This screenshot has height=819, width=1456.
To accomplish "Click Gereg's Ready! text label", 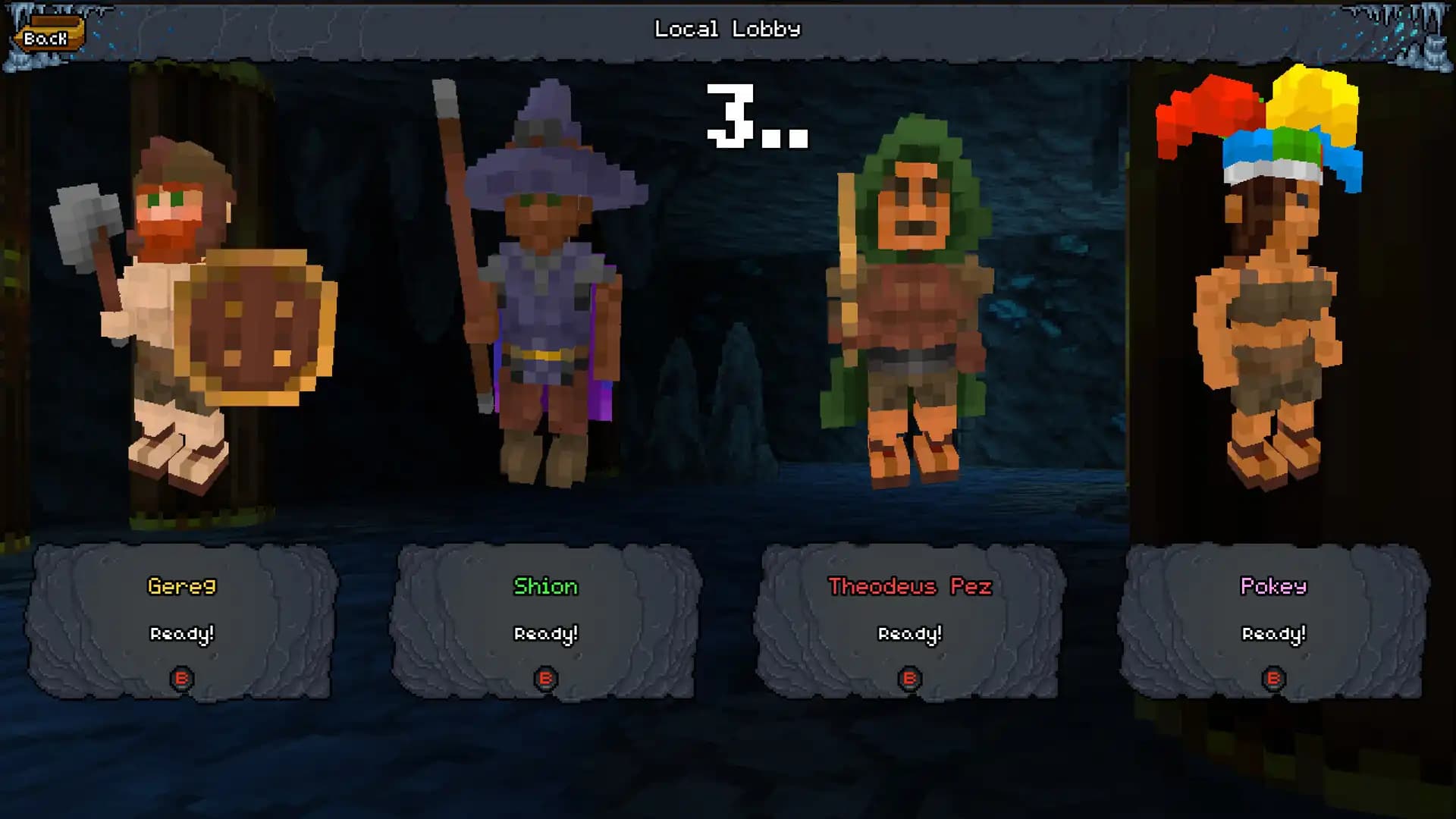I will coord(182,632).
